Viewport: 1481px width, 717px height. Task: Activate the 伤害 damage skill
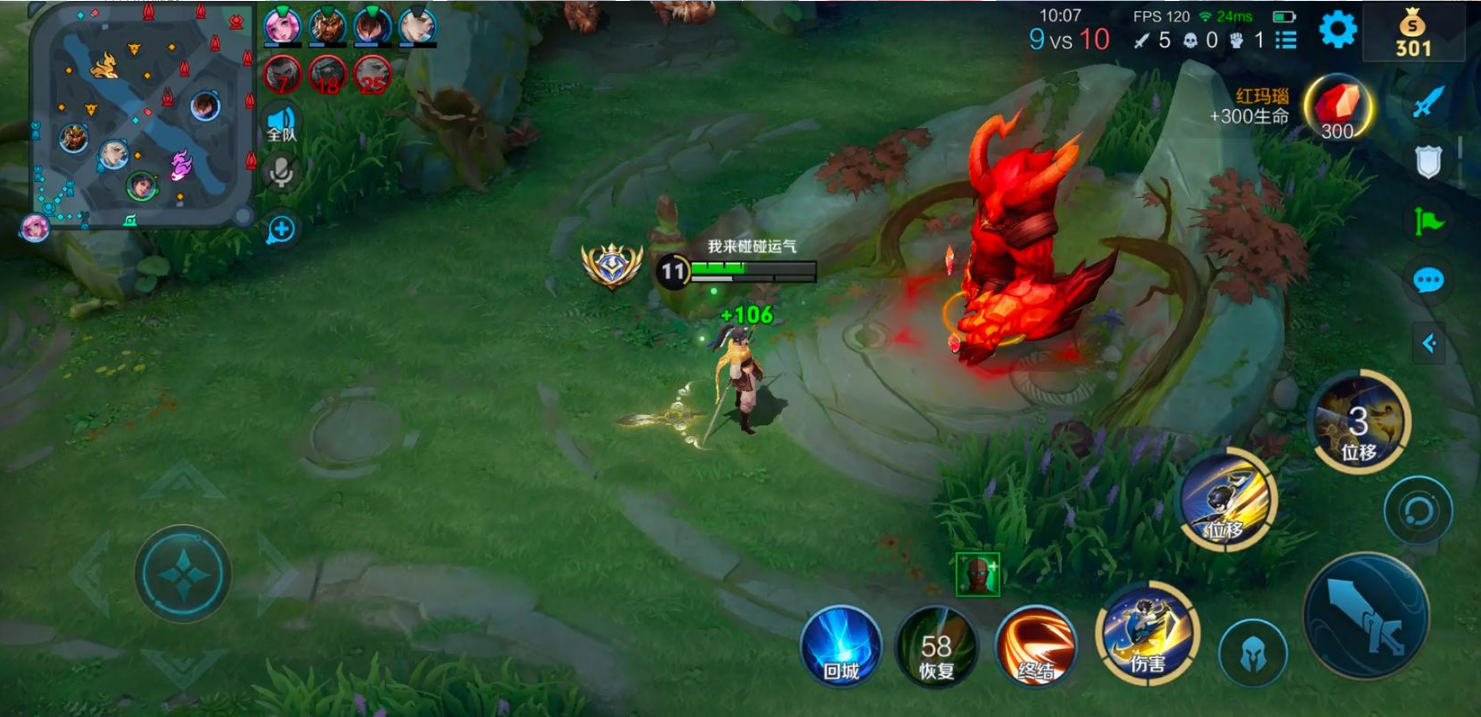pos(1147,632)
